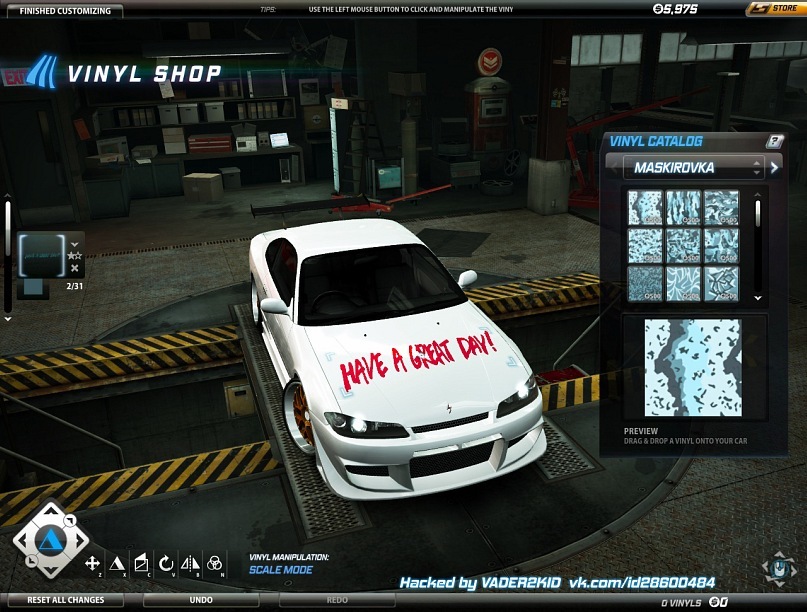Image resolution: width=807 pixels, height=612 pixels.
Task: Go to the next vinyl category arrow
Action: [774, 168]
